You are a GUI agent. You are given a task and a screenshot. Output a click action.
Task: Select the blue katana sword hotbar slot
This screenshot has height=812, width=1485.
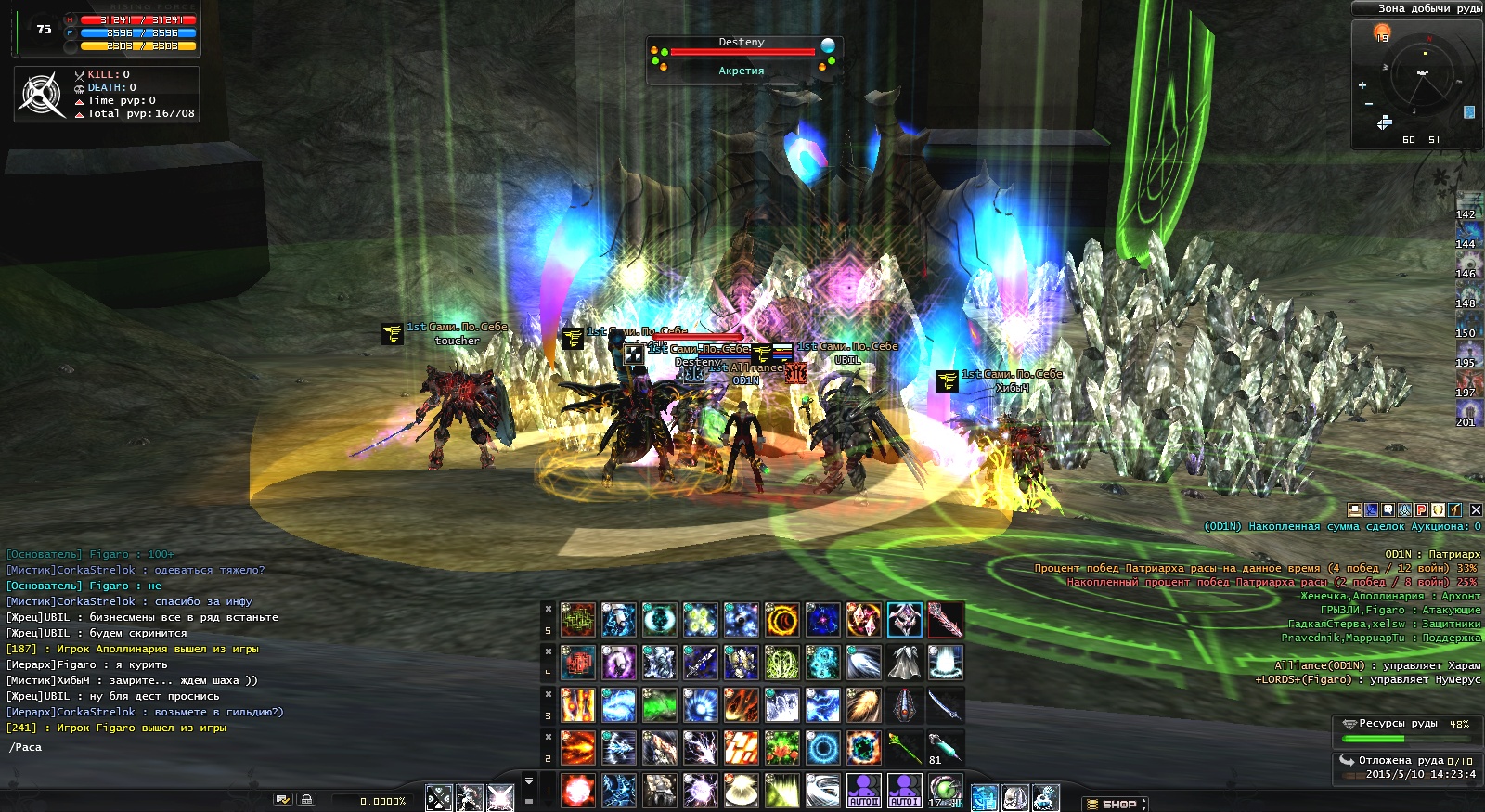tap(945, 705)
